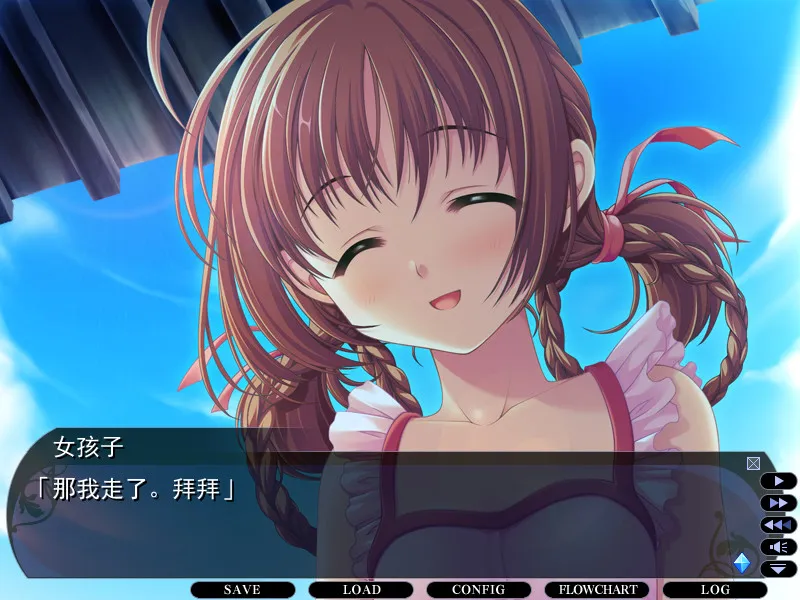Screen dimensions: 800x600
Task: Replay the voice with the speaker button
Action: [779, 547]
